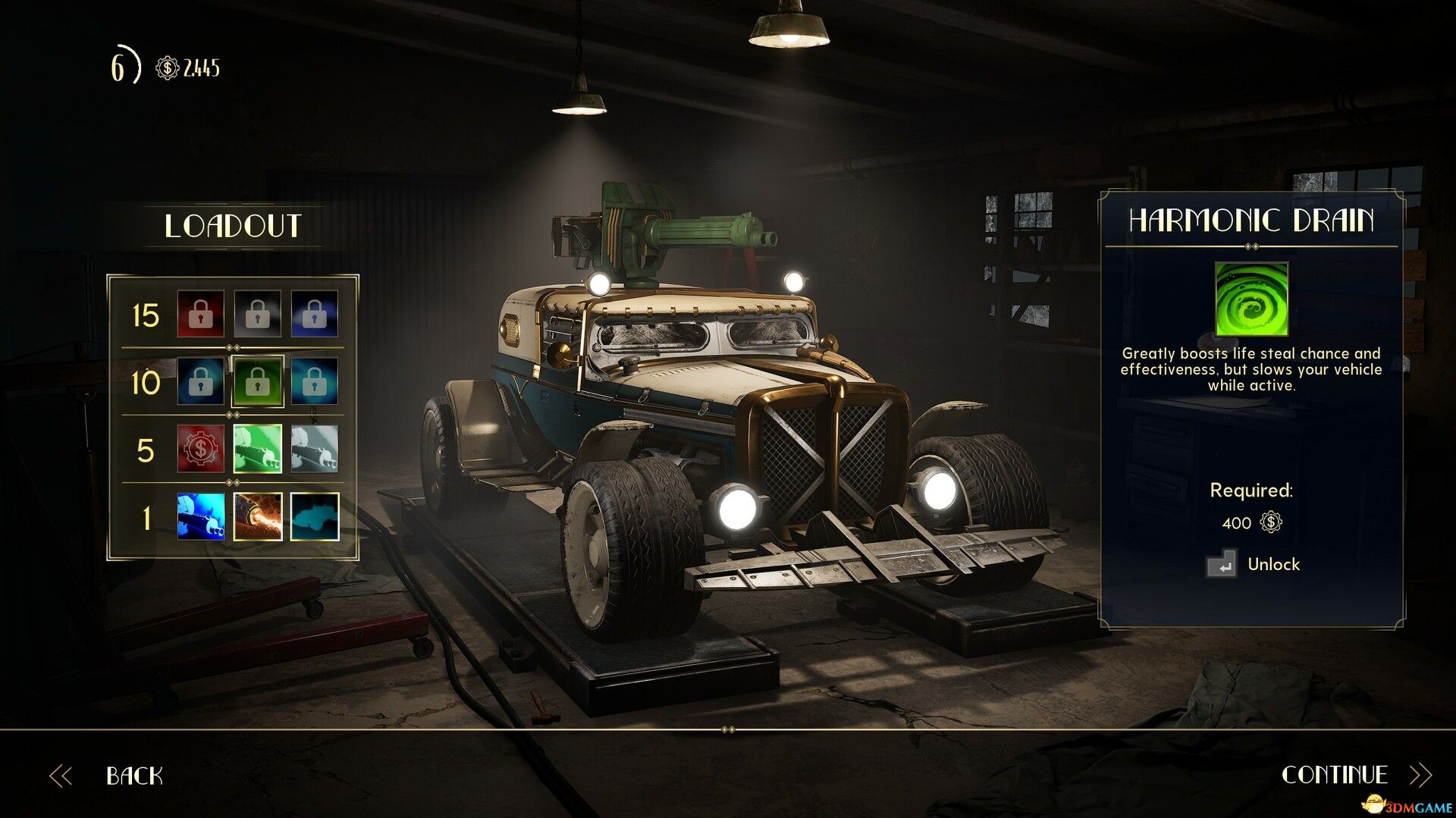The height and width of the screenshot is (818, 1456).
Task: Select the locked grey level 15 perk
Action: pyautogui.click(x=258, y=314)
